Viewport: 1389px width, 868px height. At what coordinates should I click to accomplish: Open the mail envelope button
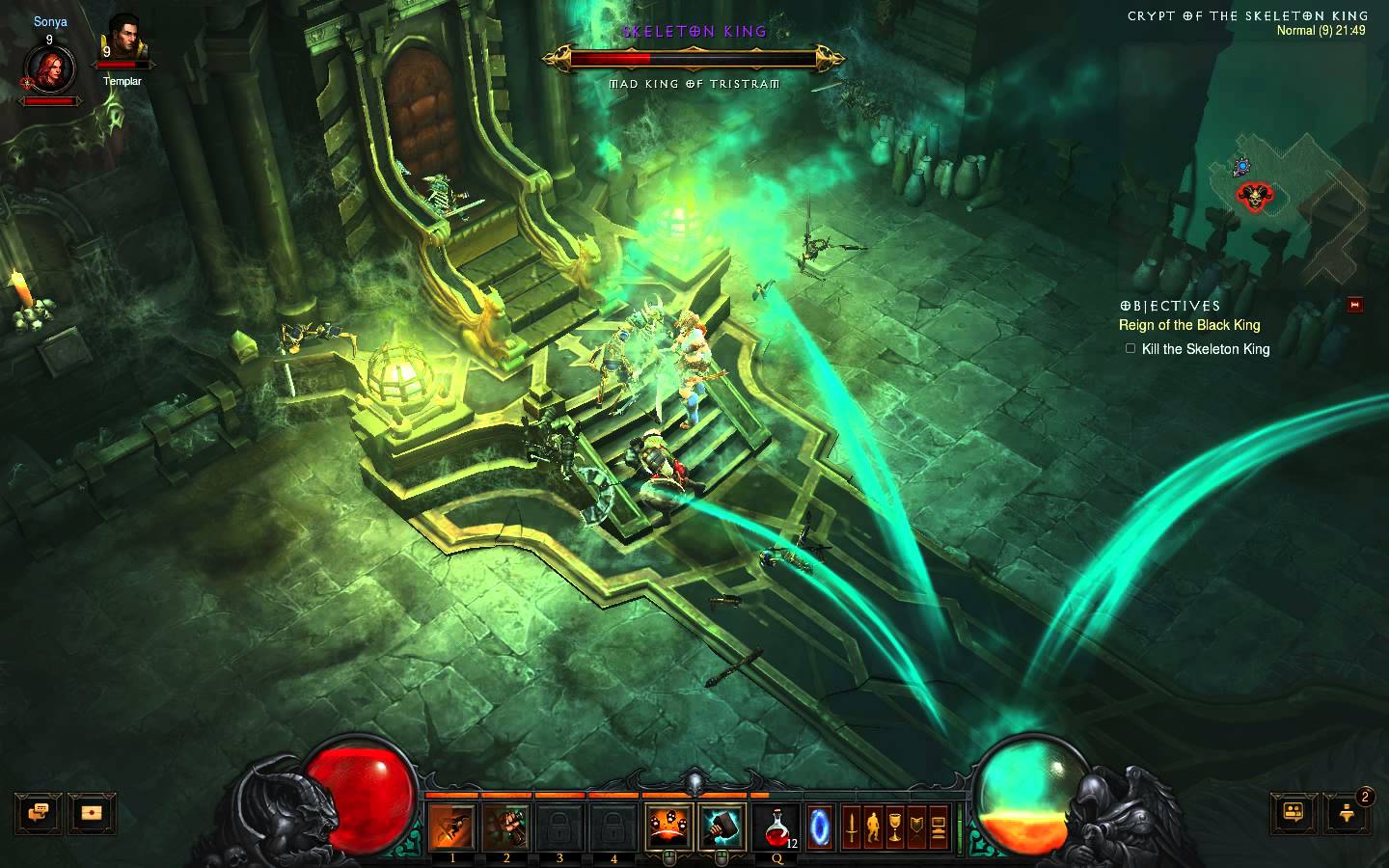[x=93, y=812]
